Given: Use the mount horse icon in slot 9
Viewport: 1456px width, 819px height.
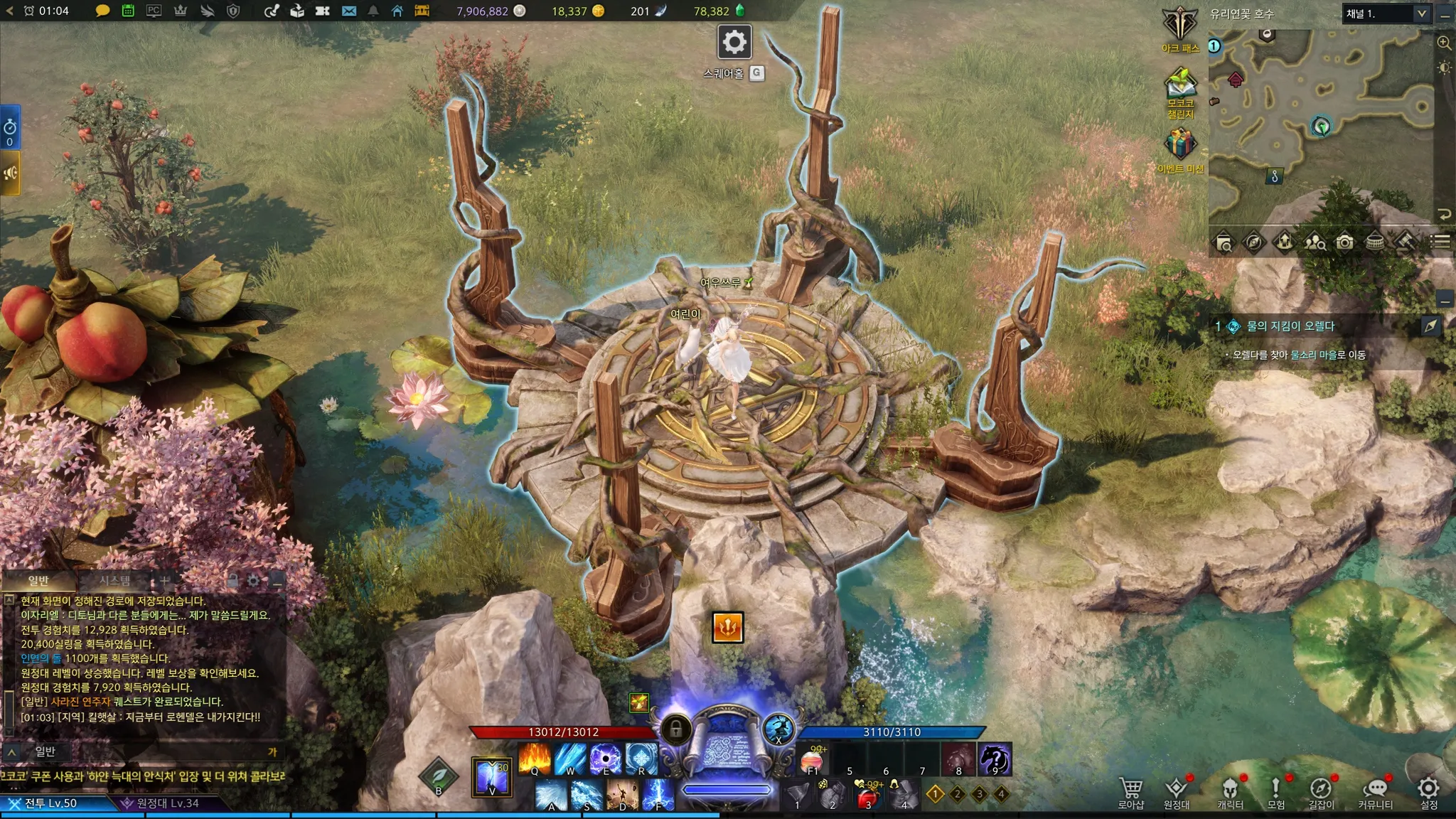Looking at the screenshot, I should coord(995,760).
